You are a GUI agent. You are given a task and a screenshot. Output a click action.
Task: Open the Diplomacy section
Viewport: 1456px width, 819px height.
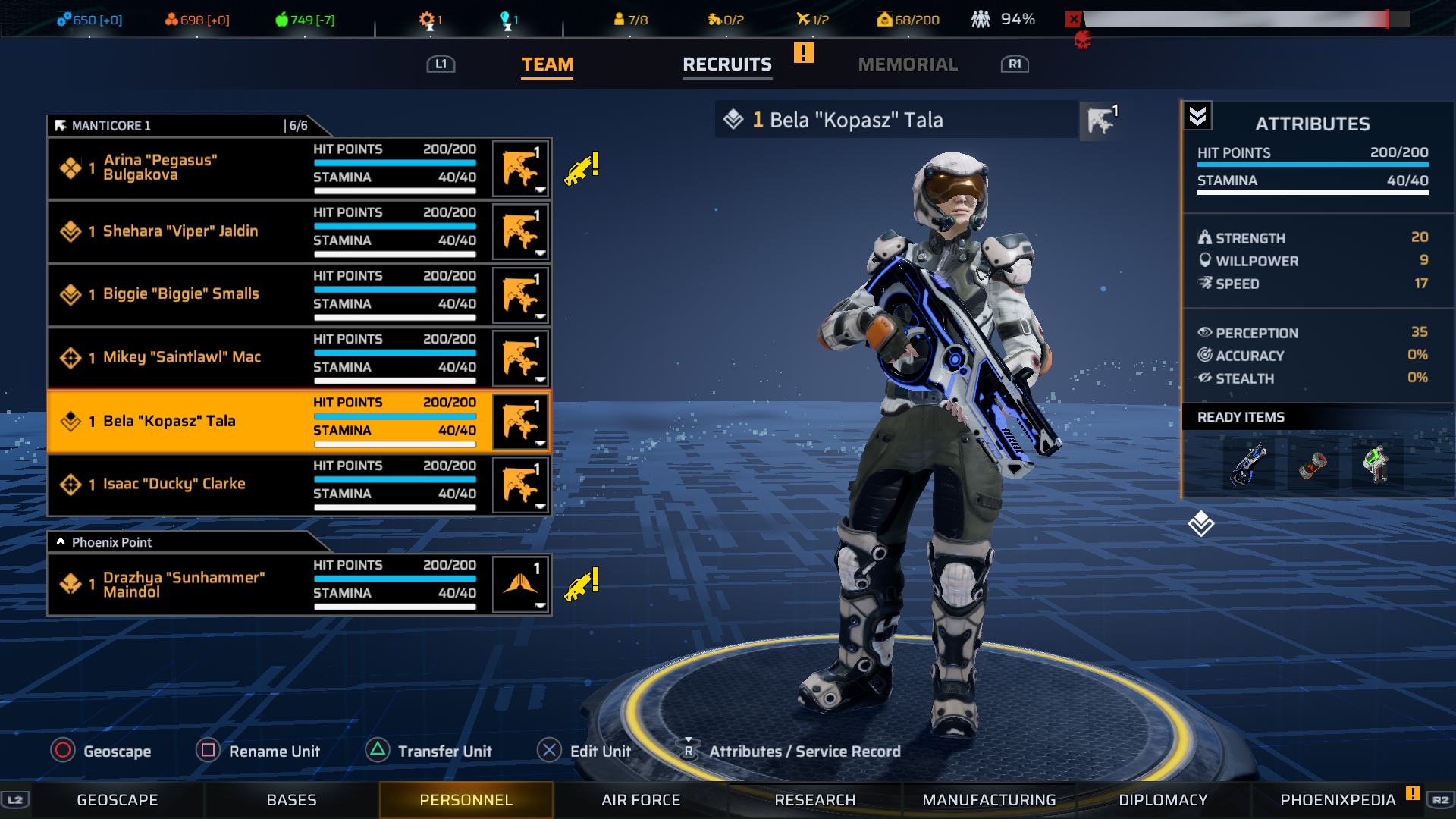1163,800
